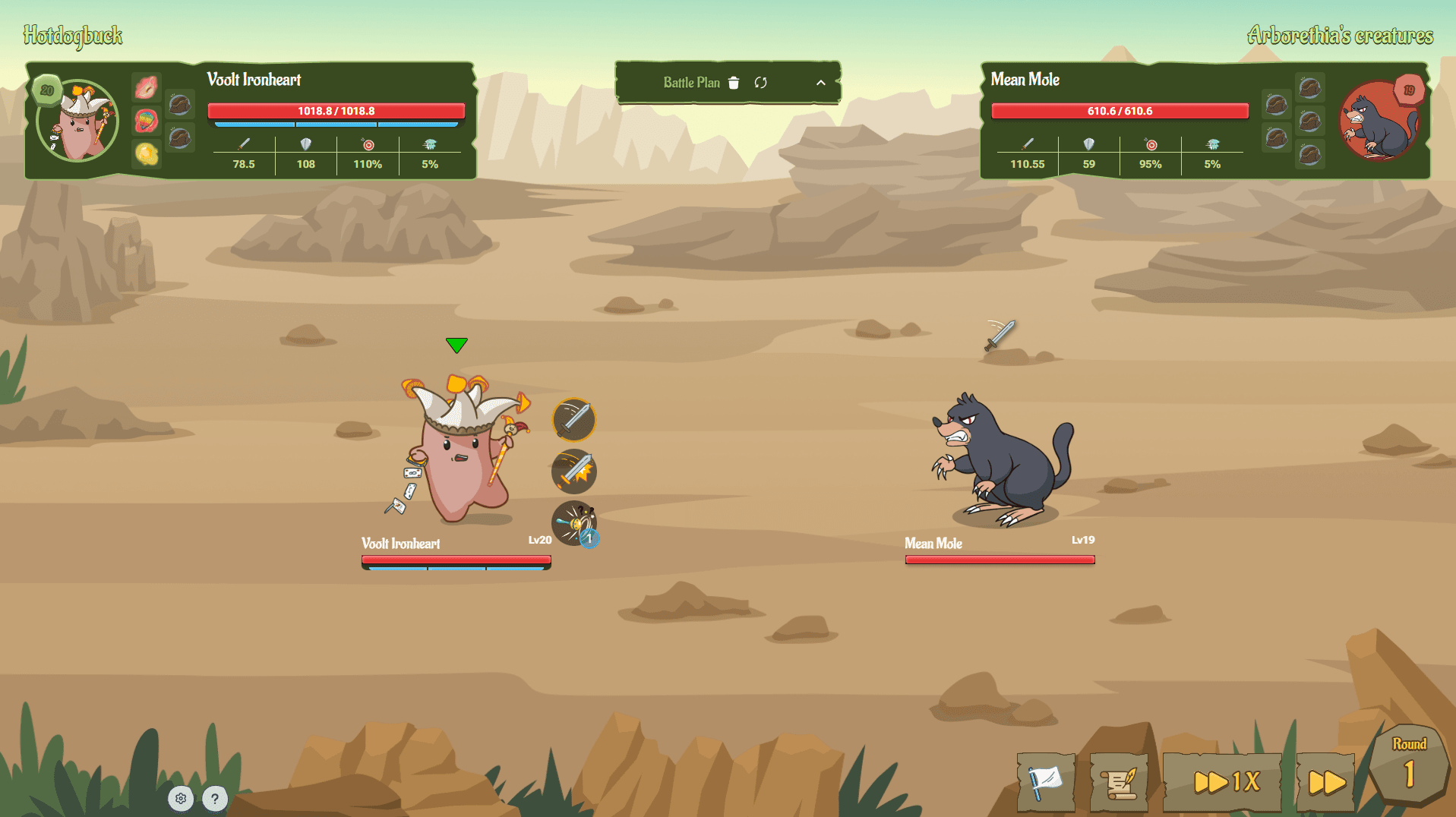Image resolution: width=1456 pixels, height=817 pixels.
Task: Select Voolt's basic sword attack ability
Action: tap(573, 420)
